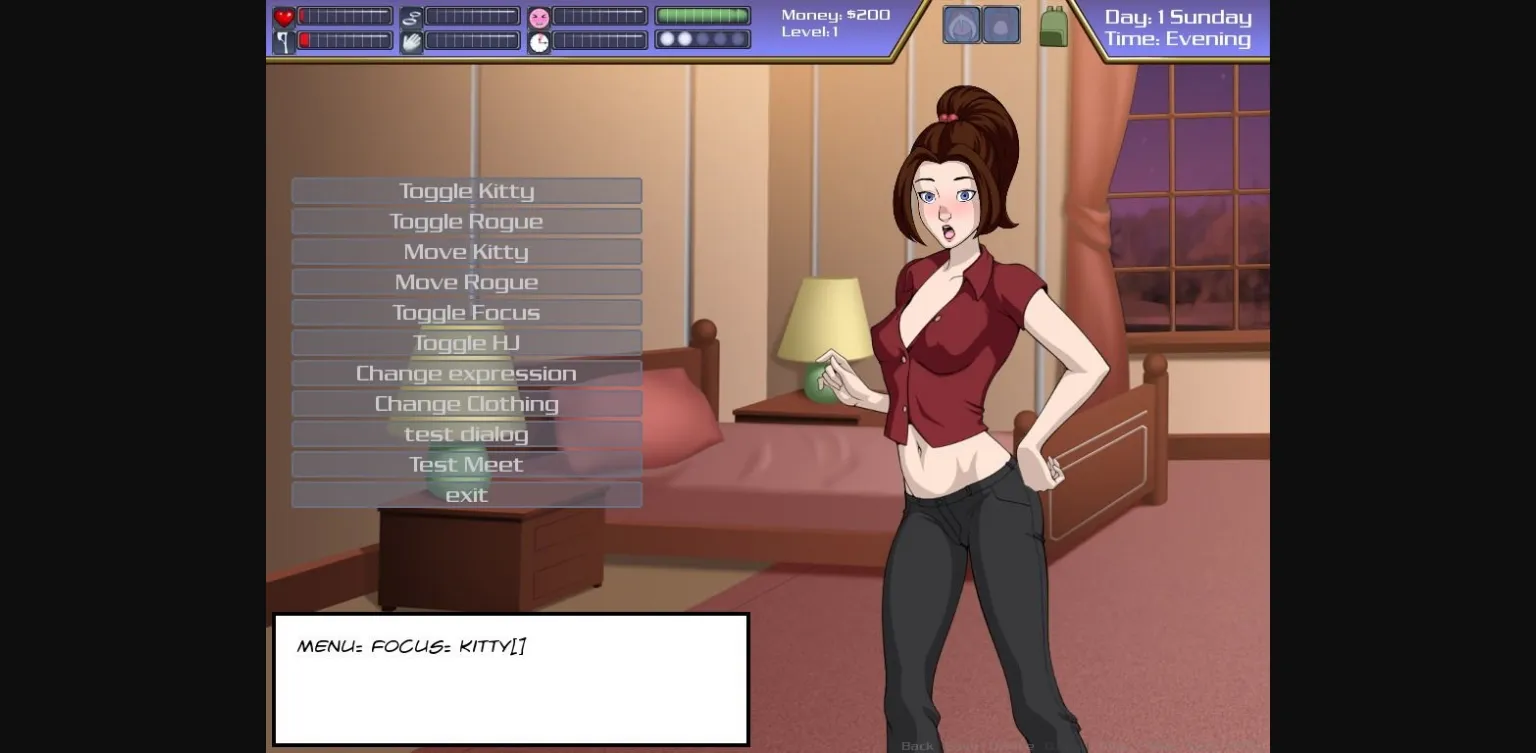Open the Change expression menu entry

coord(466,373)
